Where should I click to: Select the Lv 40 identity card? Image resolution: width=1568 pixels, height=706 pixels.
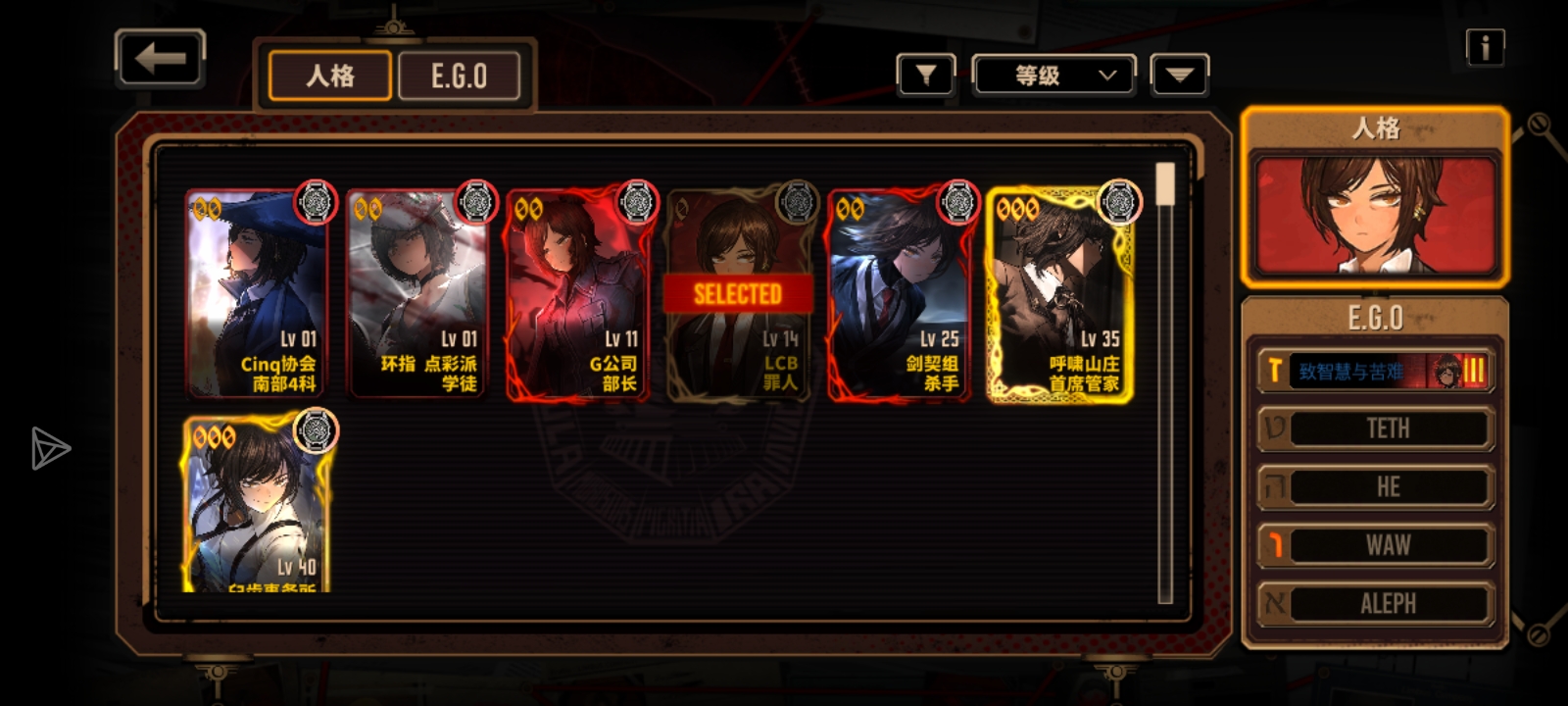pyautogui.click(x=257, y=505)
